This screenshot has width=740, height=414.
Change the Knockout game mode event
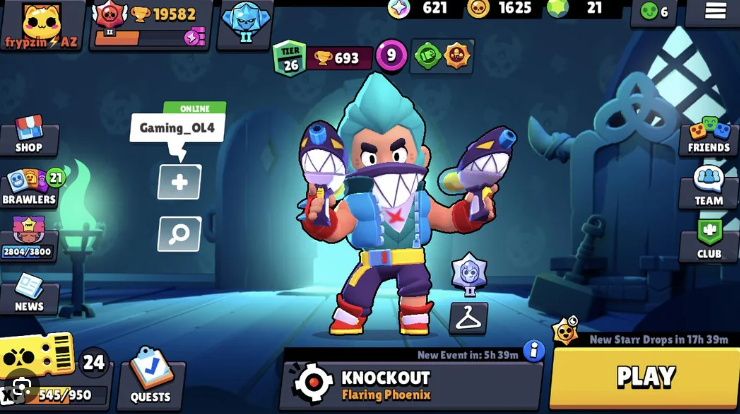[x=410, y=383]
